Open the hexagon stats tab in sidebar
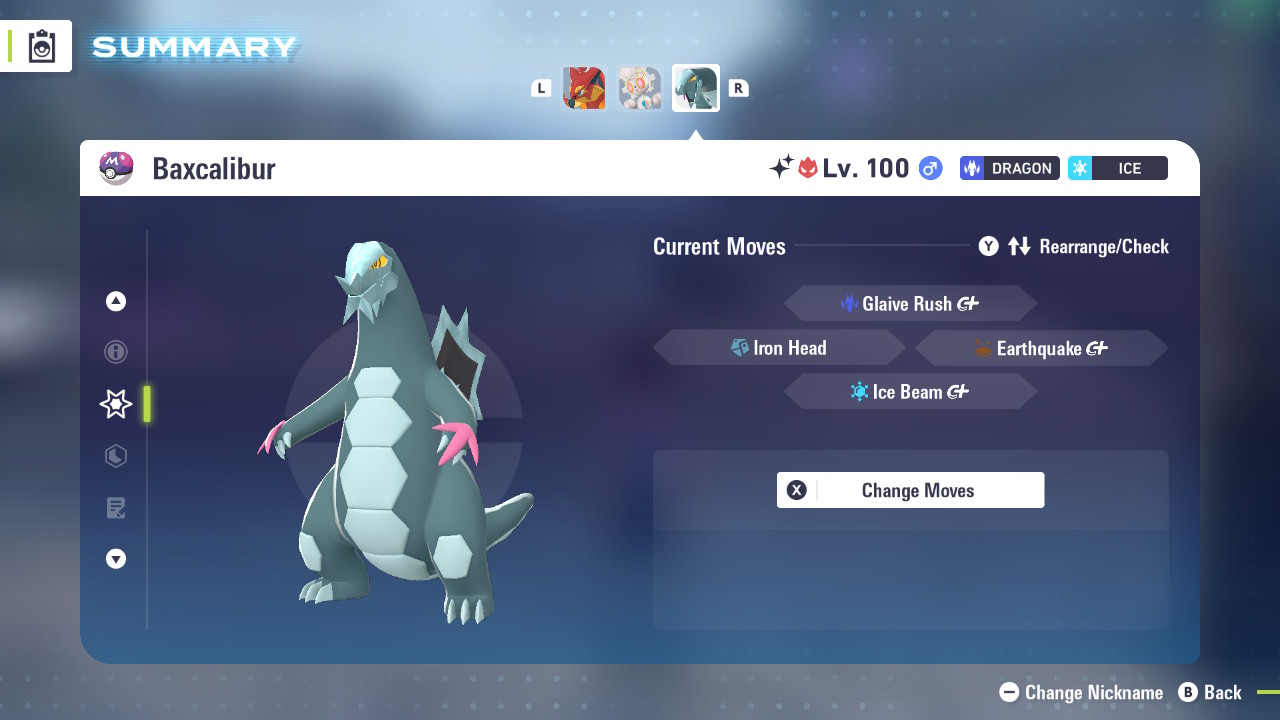 pos(115,456)
